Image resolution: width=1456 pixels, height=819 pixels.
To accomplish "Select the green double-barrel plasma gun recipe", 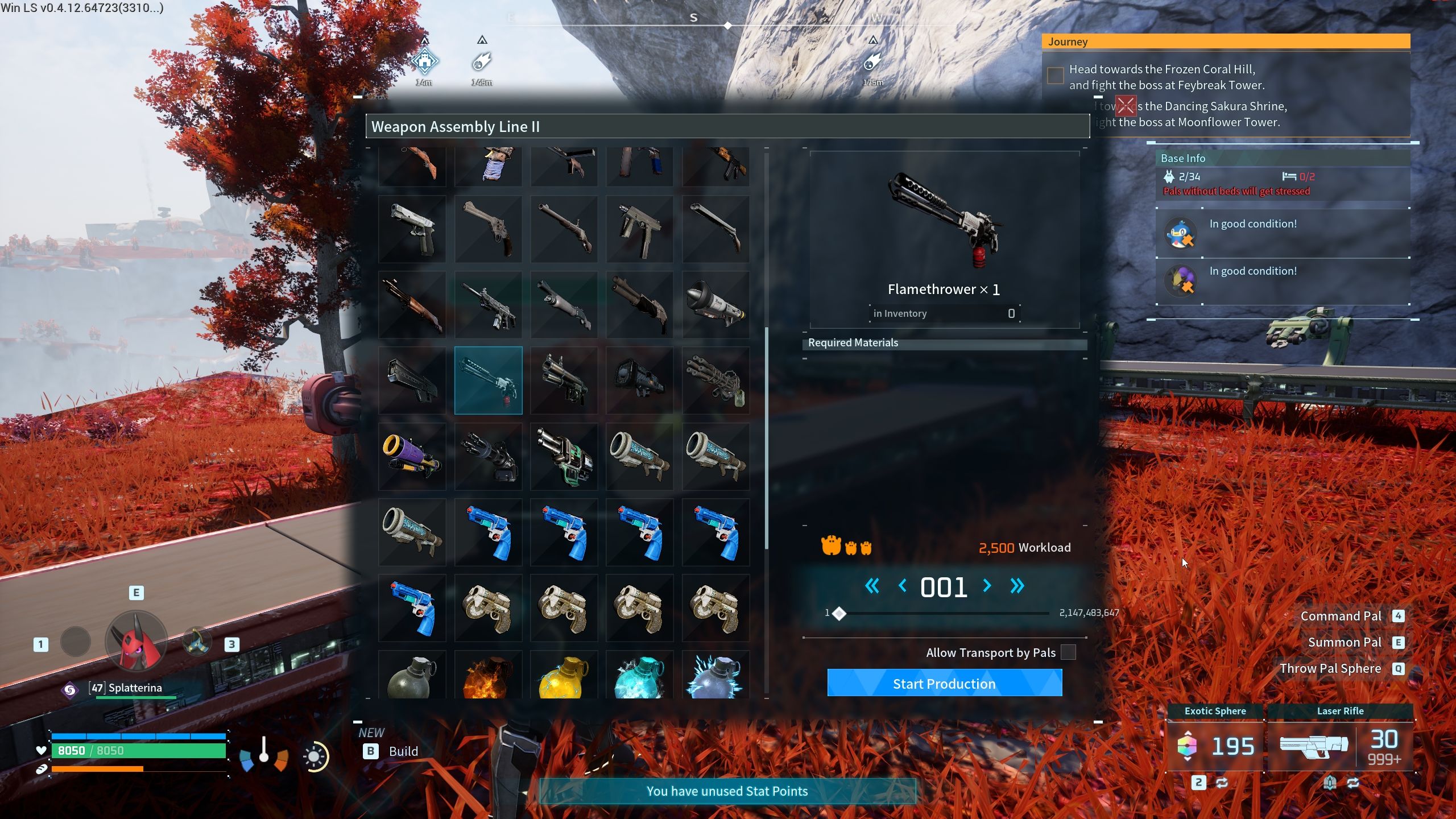I will (x=564, y=456).
